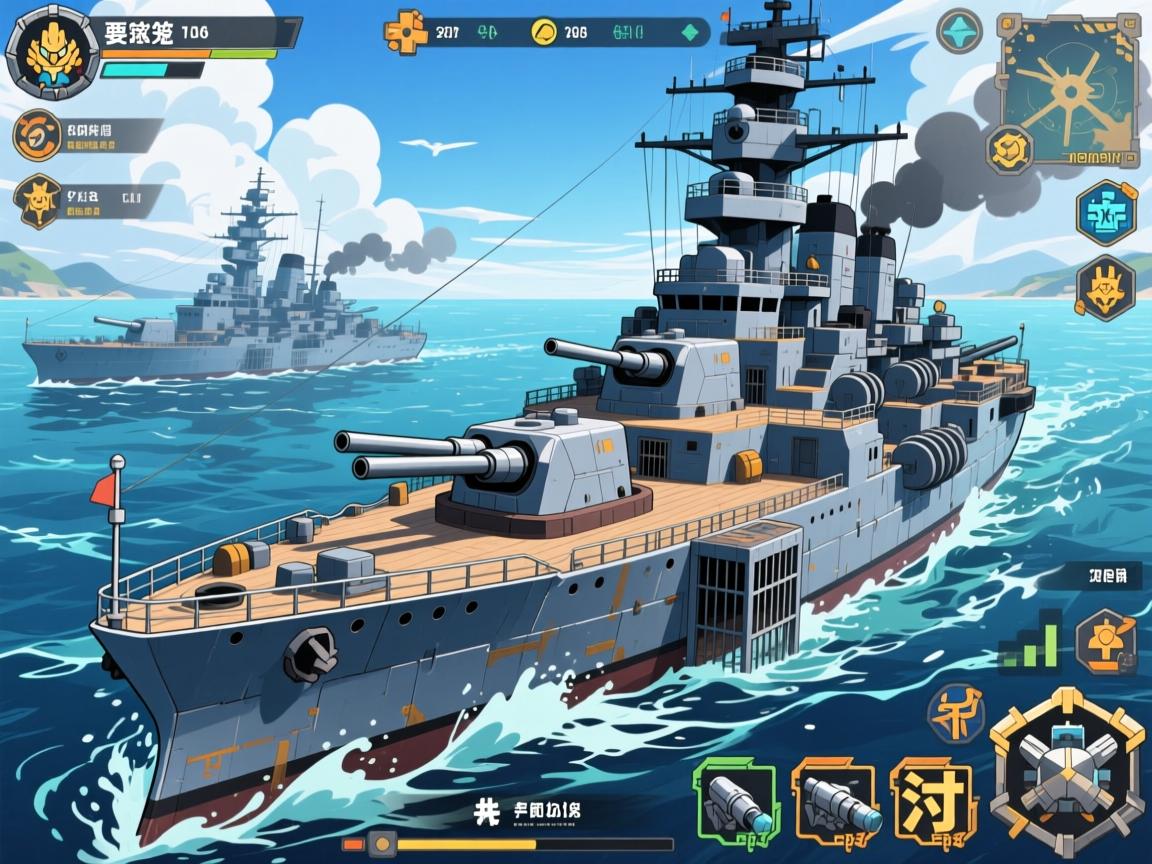The image size is (1152, 864).
Task: Click the orange cross-shaped resource icon
Action: [x=406, y=32]
